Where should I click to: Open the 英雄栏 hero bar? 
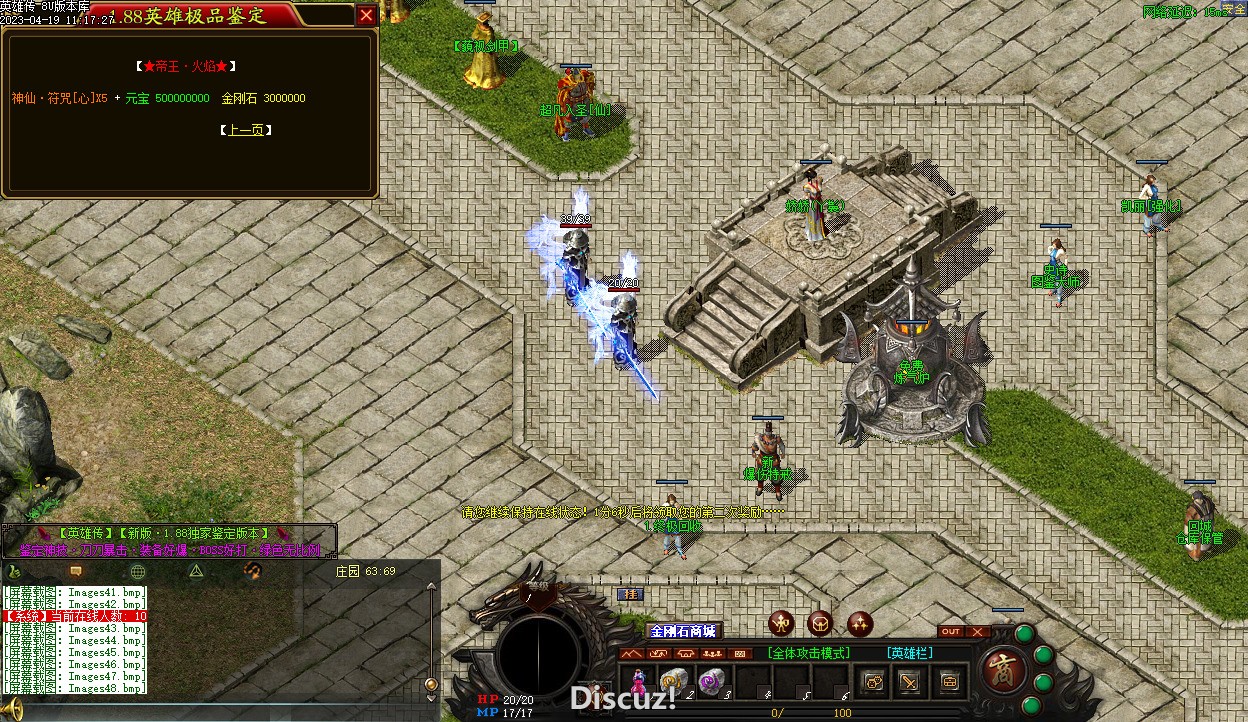(909, 653)
